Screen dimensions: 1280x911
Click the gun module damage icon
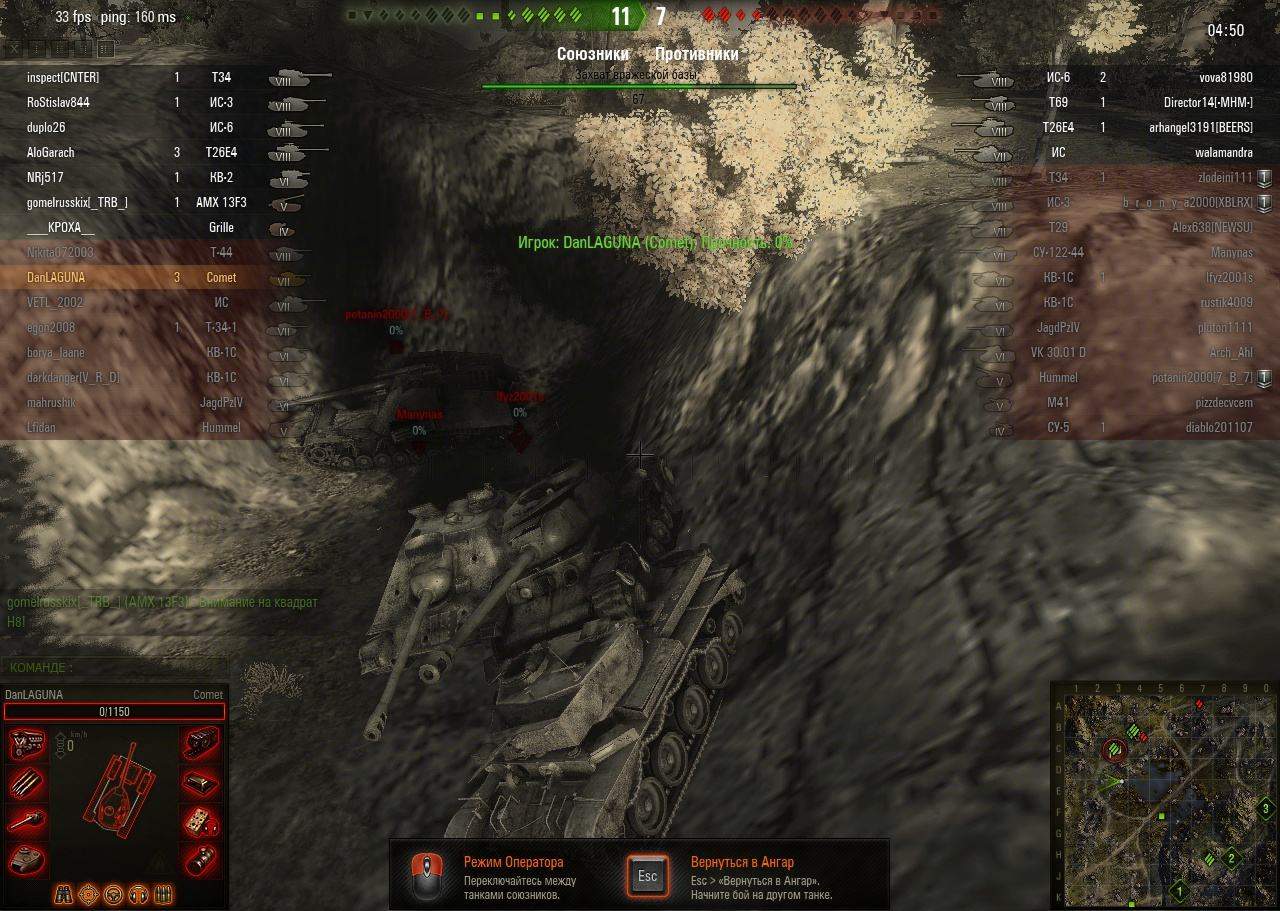[27, 821]
